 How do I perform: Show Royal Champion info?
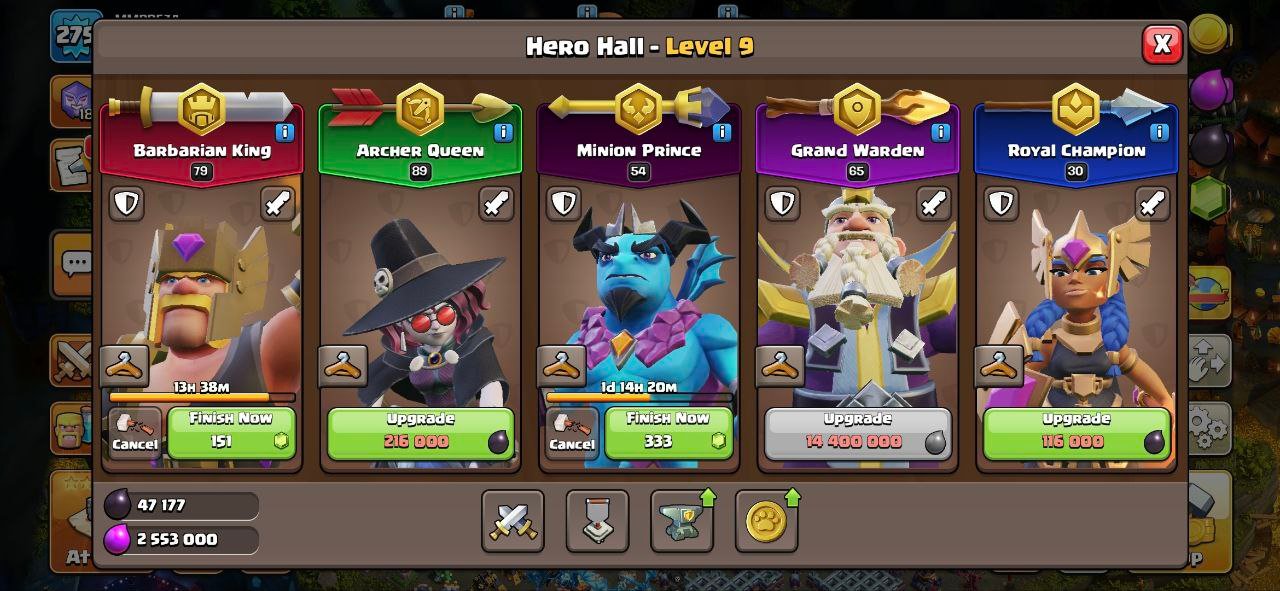1159,132
